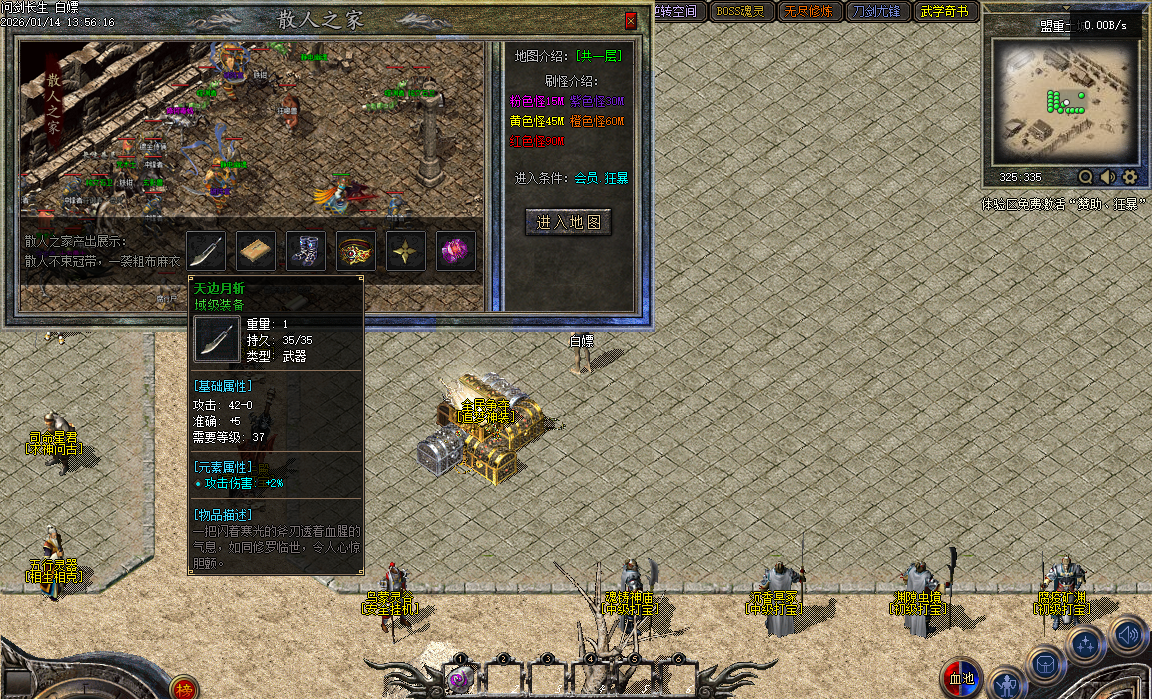This screenshot has height=699, width=1152.
Task: Close the 散人之家 window
Action: pos(630,20)
